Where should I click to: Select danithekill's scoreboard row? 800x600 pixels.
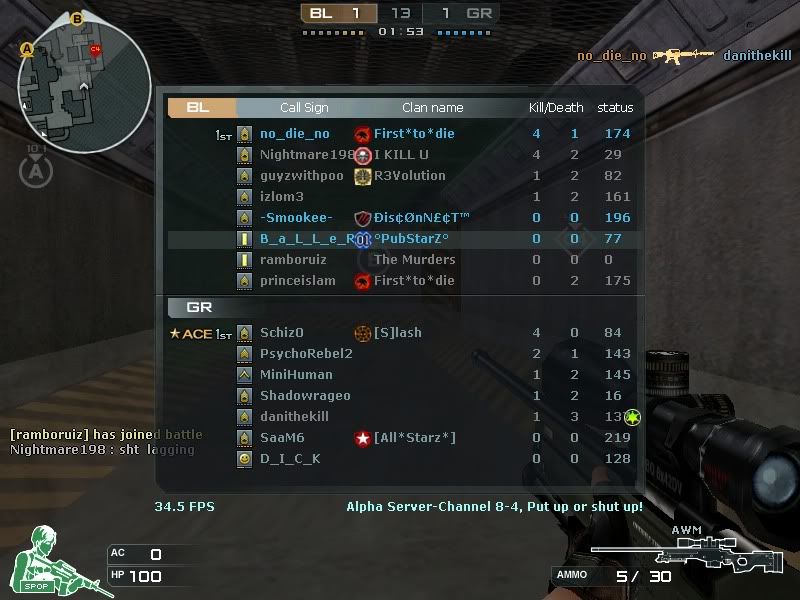(x=400, y=417)
